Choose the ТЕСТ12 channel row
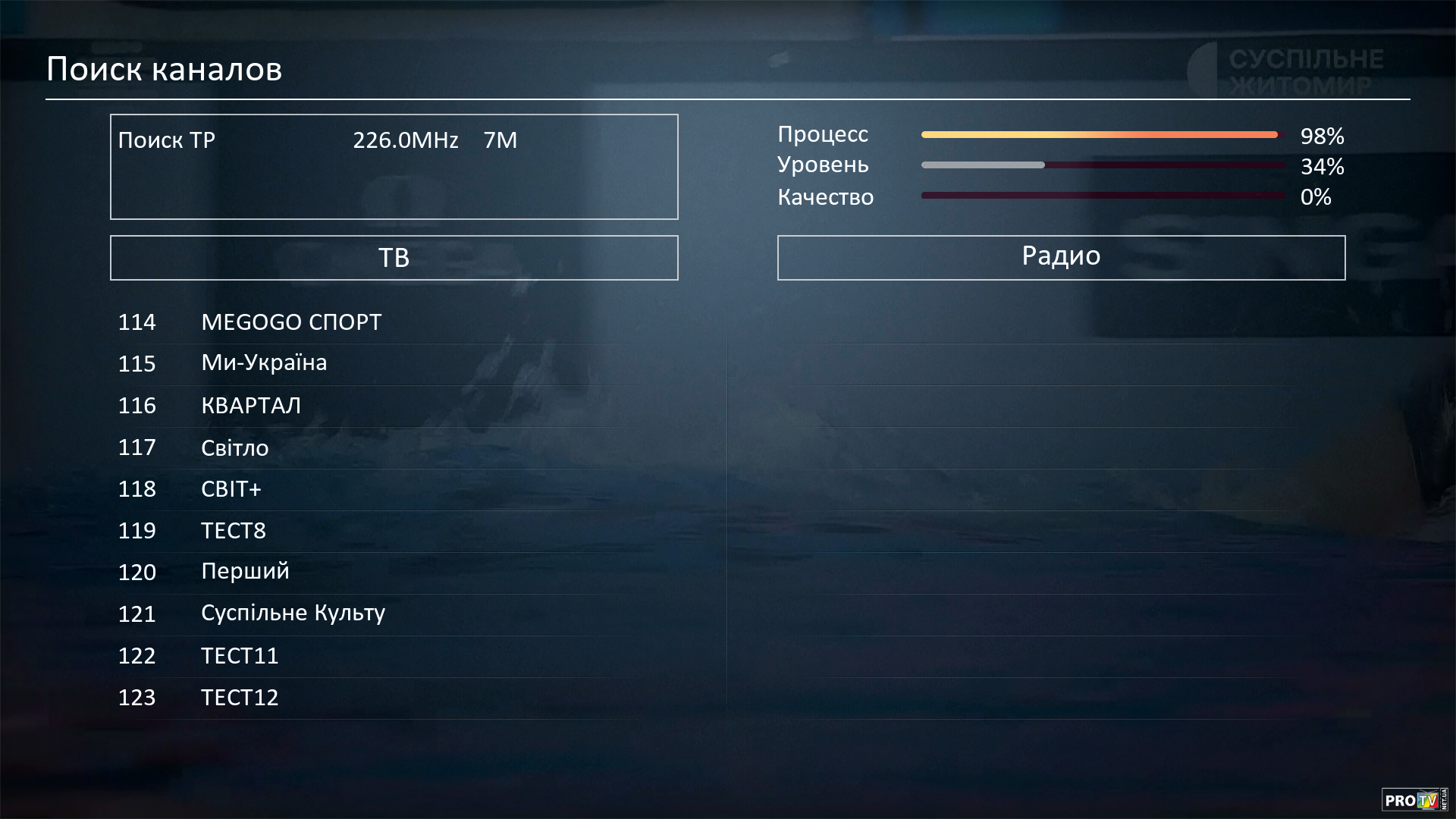This screenshot has height=819, width=1456. pyautogui.click(x=240, y=697)
